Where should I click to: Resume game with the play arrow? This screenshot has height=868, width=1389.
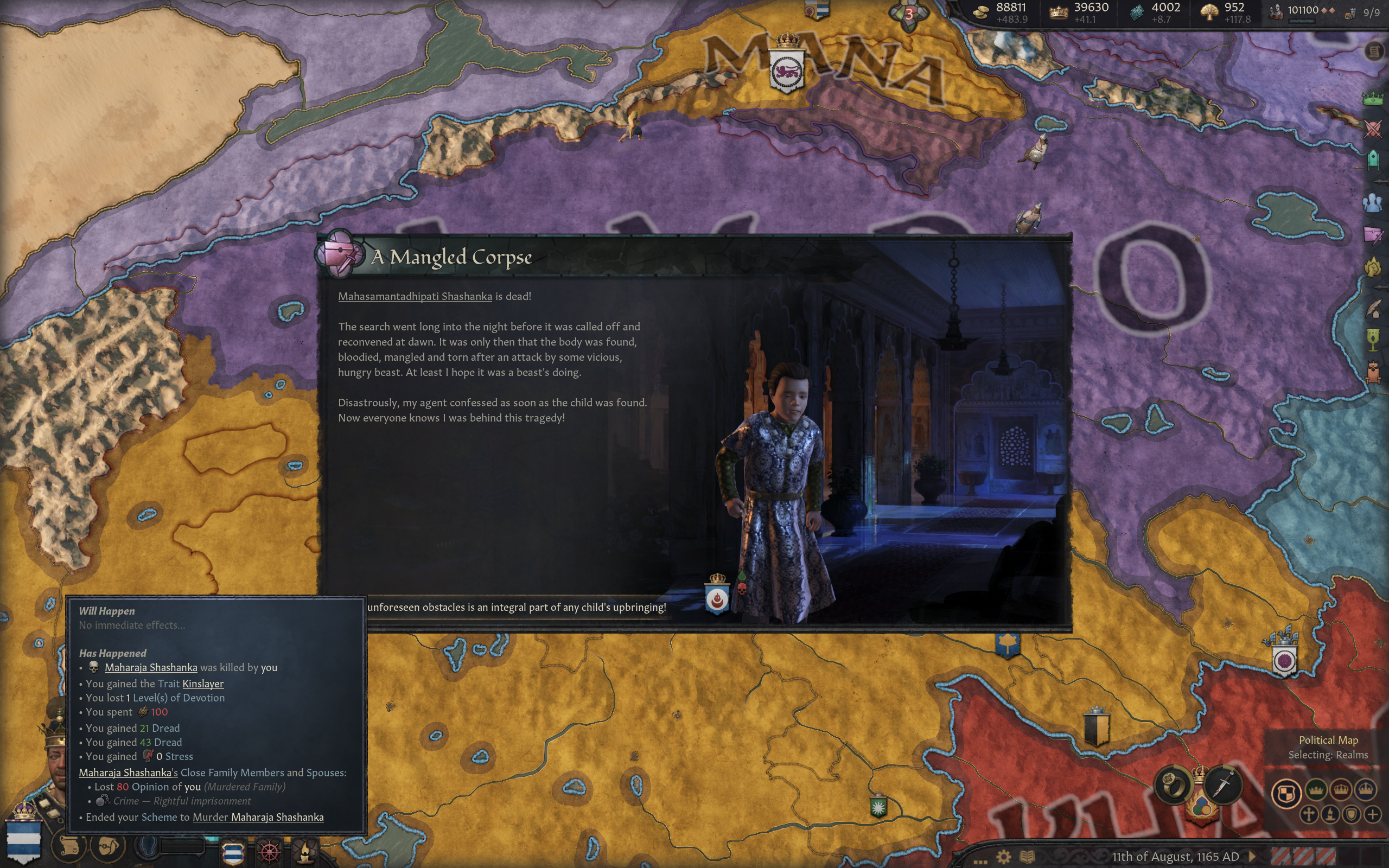point(1252,856)
